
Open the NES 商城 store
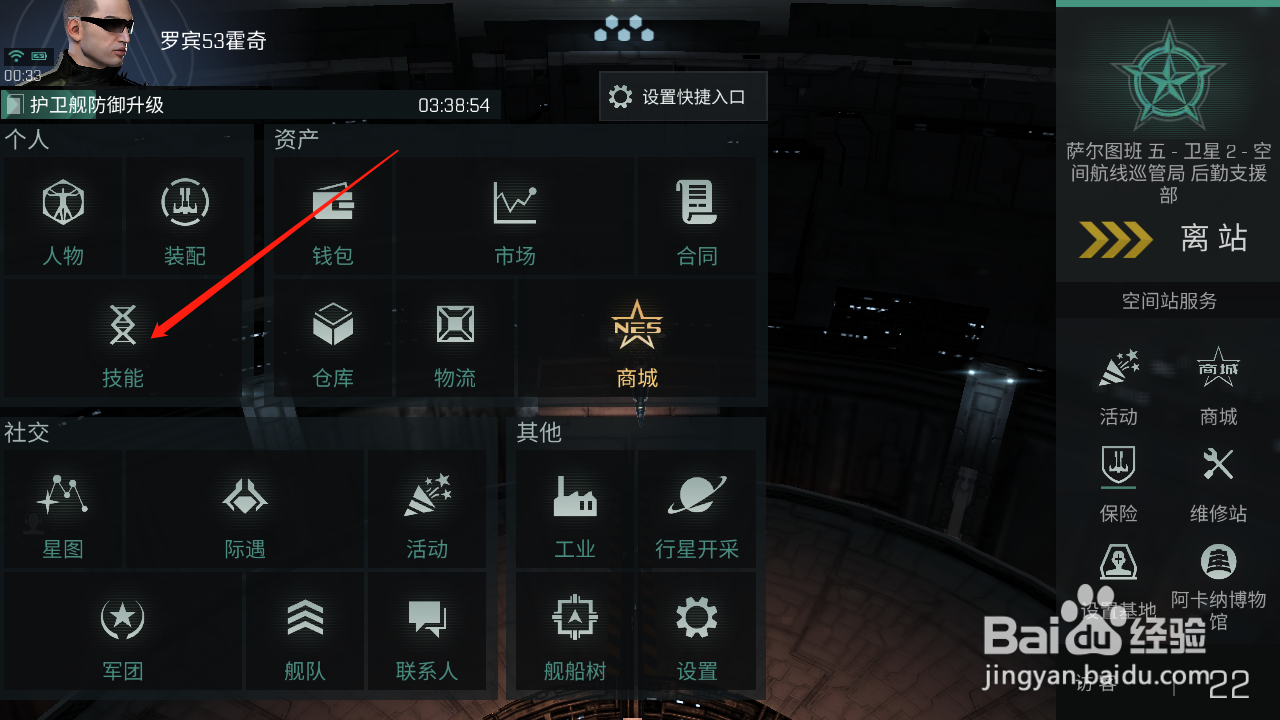637,340
